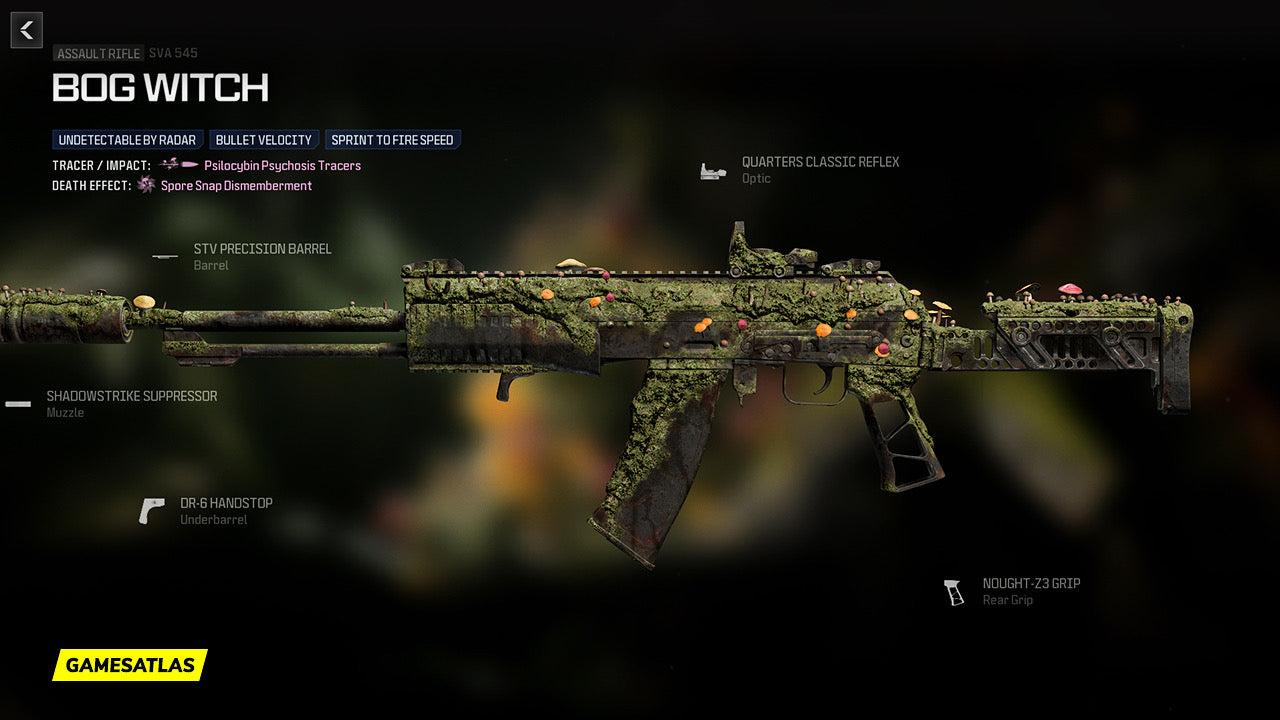The width and height of the screenshot is (1280, 720).
Task: Choose the Sprint to Fire Speed tag
Action: click(392, 140)
